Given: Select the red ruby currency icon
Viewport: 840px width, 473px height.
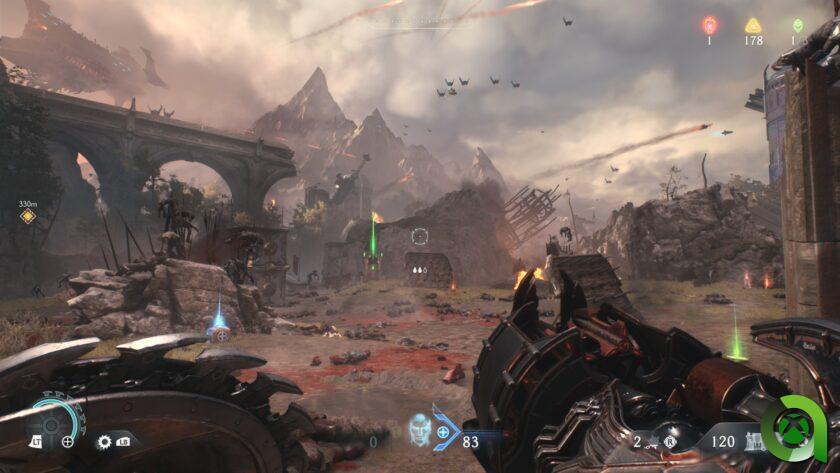Looking at the screenshot, I should [x=710, y=24].
